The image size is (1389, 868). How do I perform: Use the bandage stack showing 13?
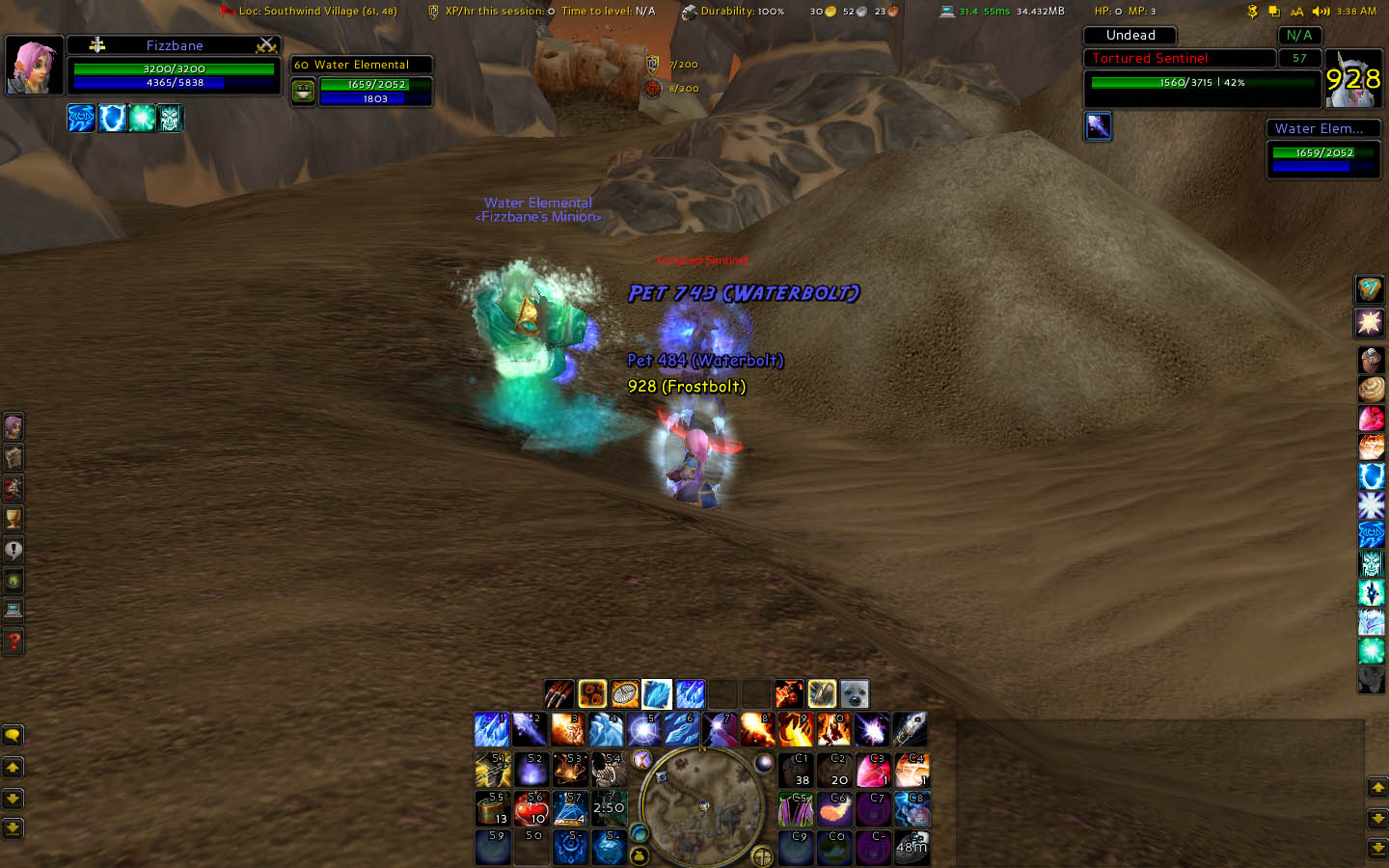tap(493, 808)
